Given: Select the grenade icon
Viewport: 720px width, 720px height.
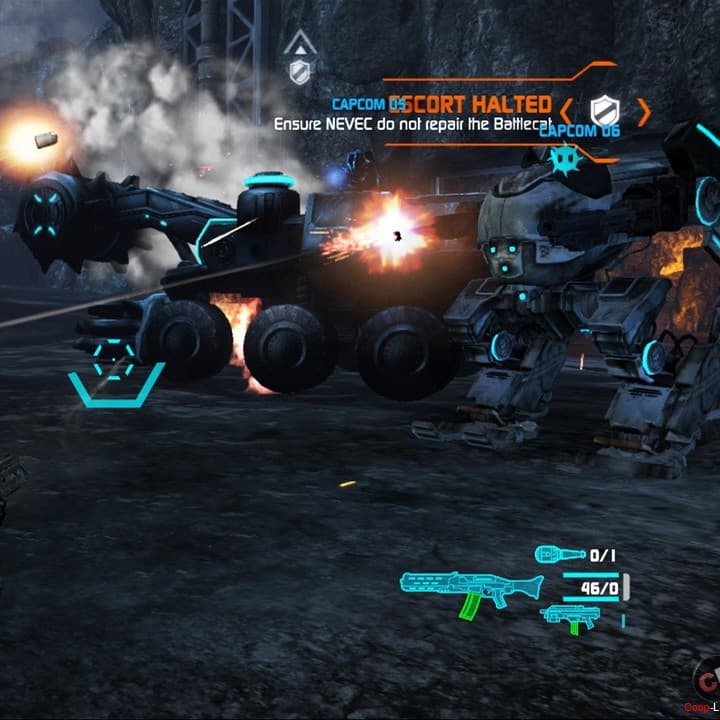Looking at the screenshot, I should click(559, 554).
